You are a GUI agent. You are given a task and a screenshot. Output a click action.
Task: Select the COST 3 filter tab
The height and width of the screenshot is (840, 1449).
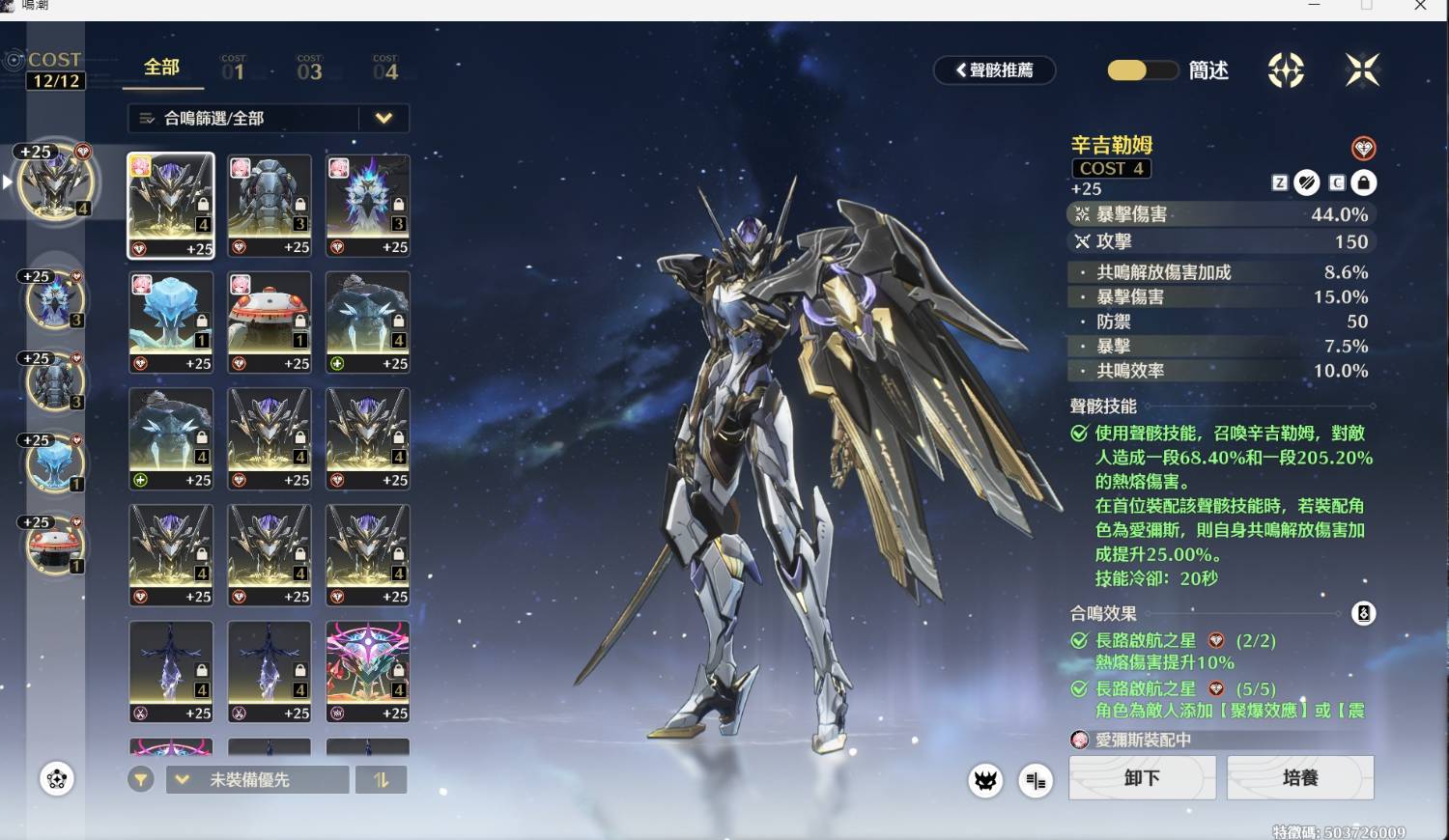pyautogui.click(x=309, y=69)
